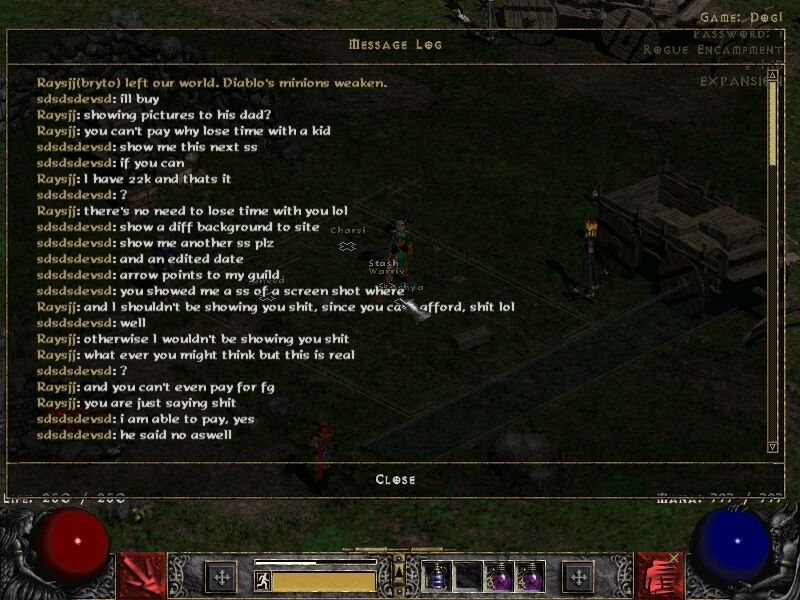Screen dimensions: 800x600
Task: Open the right mouse button skill icon
Action: pos(659,576)
